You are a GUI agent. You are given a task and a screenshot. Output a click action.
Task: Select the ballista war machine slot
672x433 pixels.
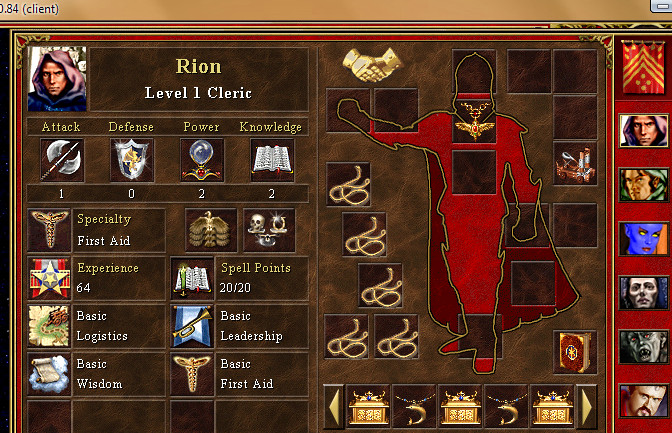click(x=575, y=164)
